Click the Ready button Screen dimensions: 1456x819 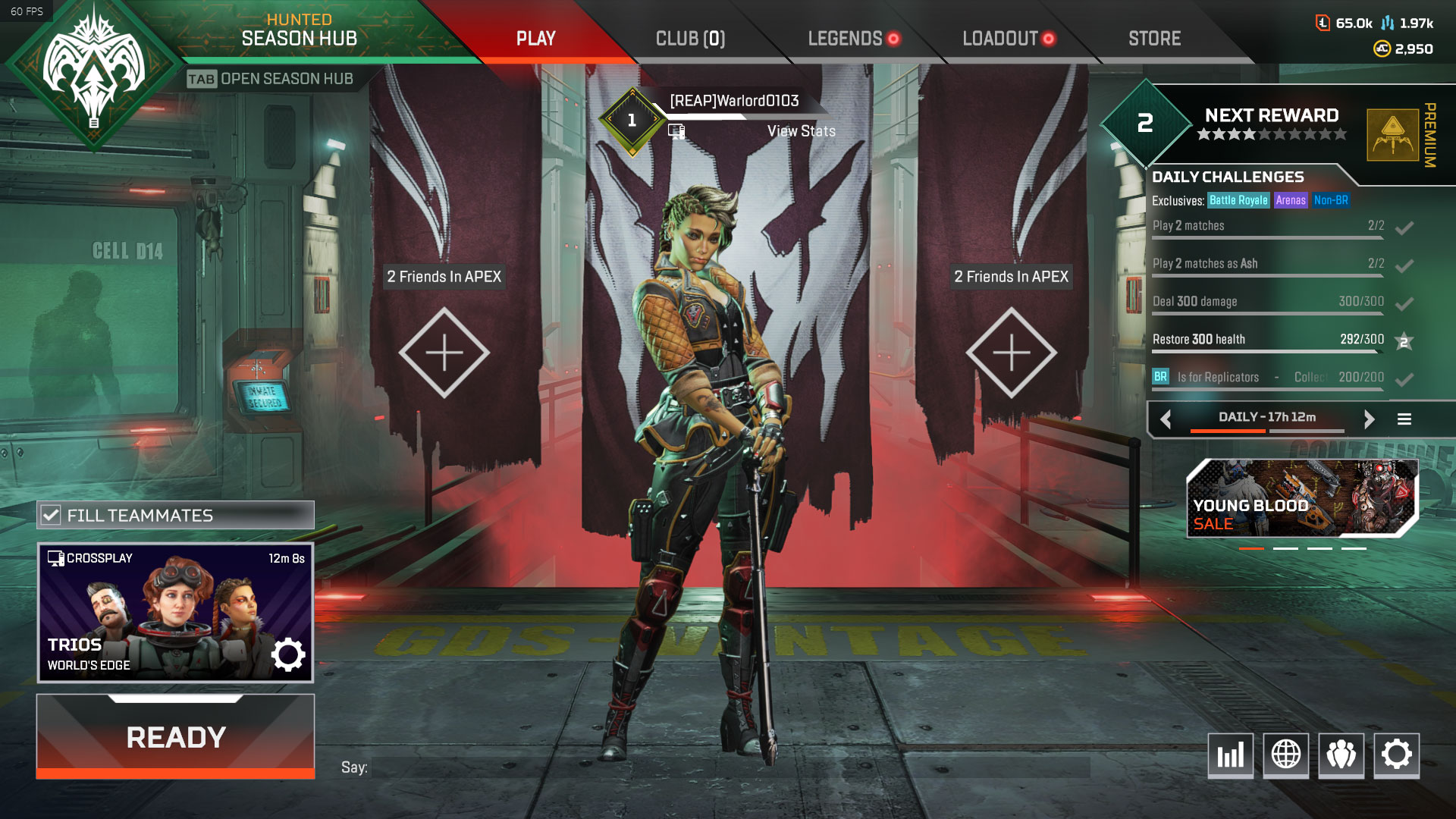click(175, 737)
